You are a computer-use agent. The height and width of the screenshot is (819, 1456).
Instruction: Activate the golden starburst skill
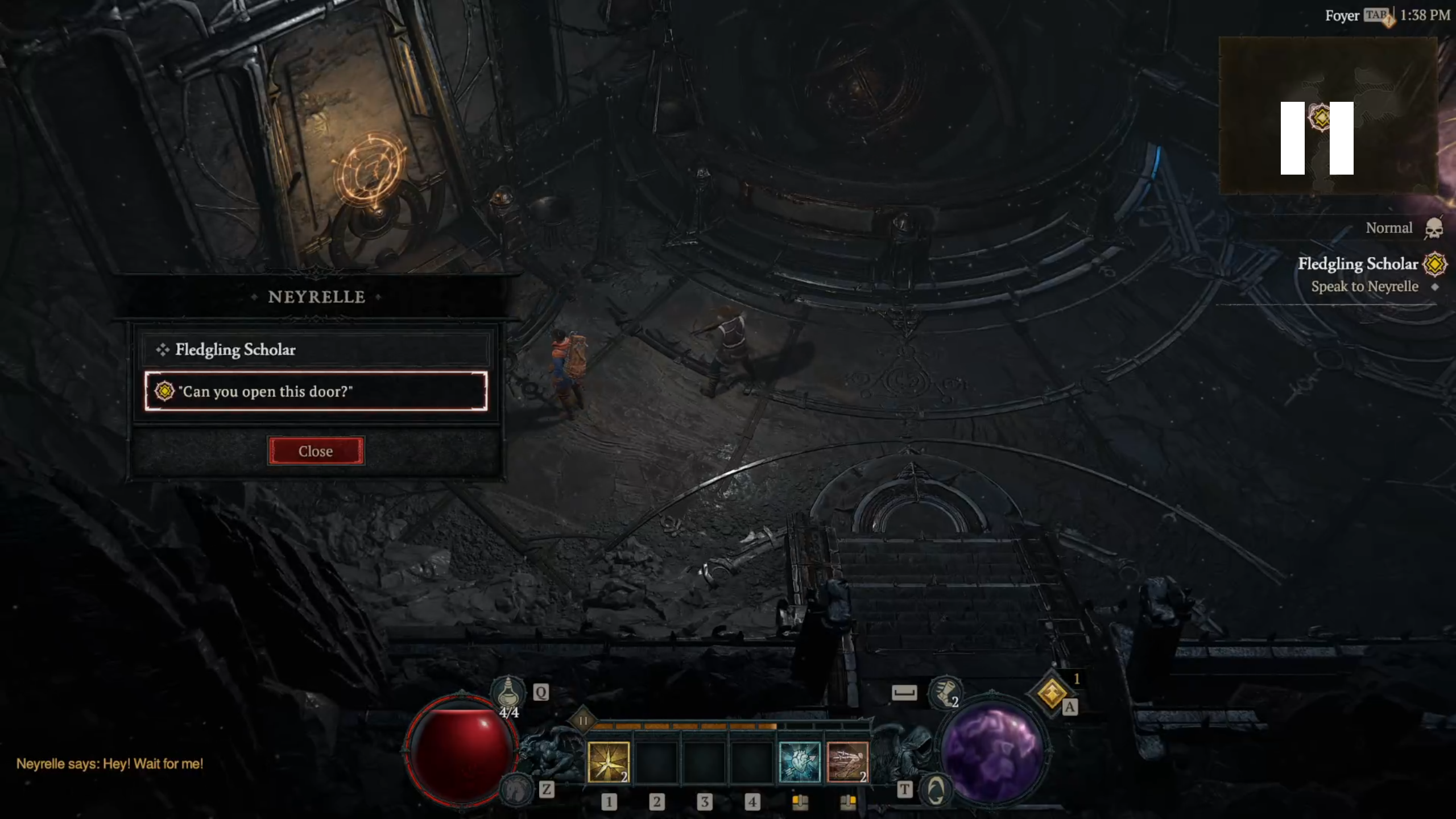(x=608, y=762)
